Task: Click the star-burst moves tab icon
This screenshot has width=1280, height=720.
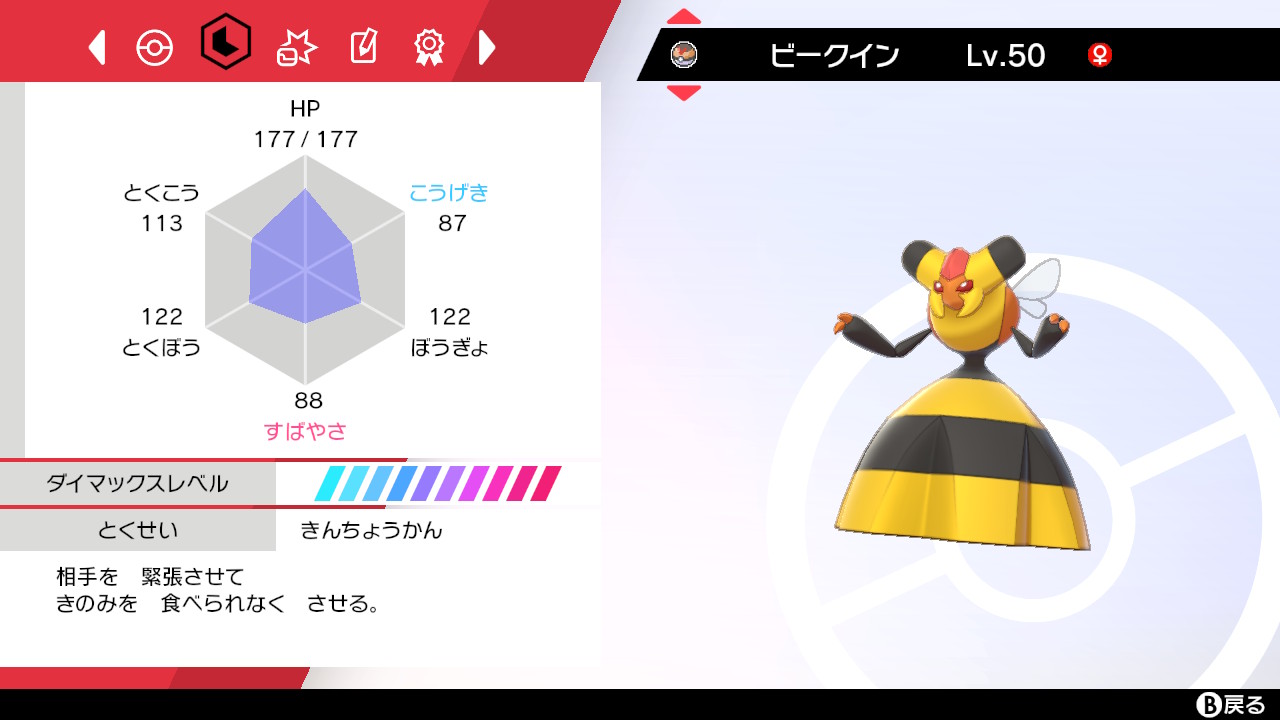Action: click(294, 46)
